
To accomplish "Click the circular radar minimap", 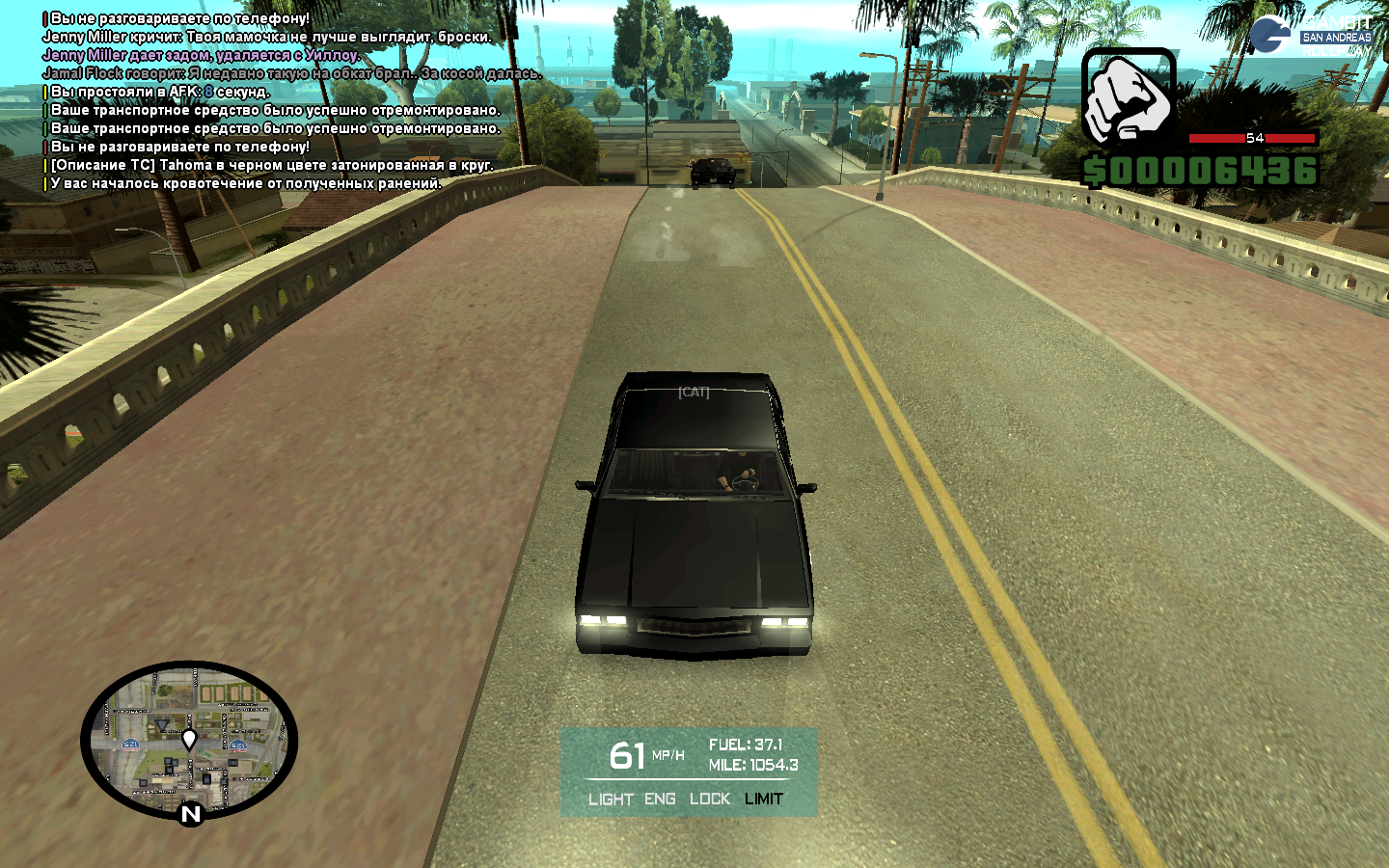I will coord(189,741).
